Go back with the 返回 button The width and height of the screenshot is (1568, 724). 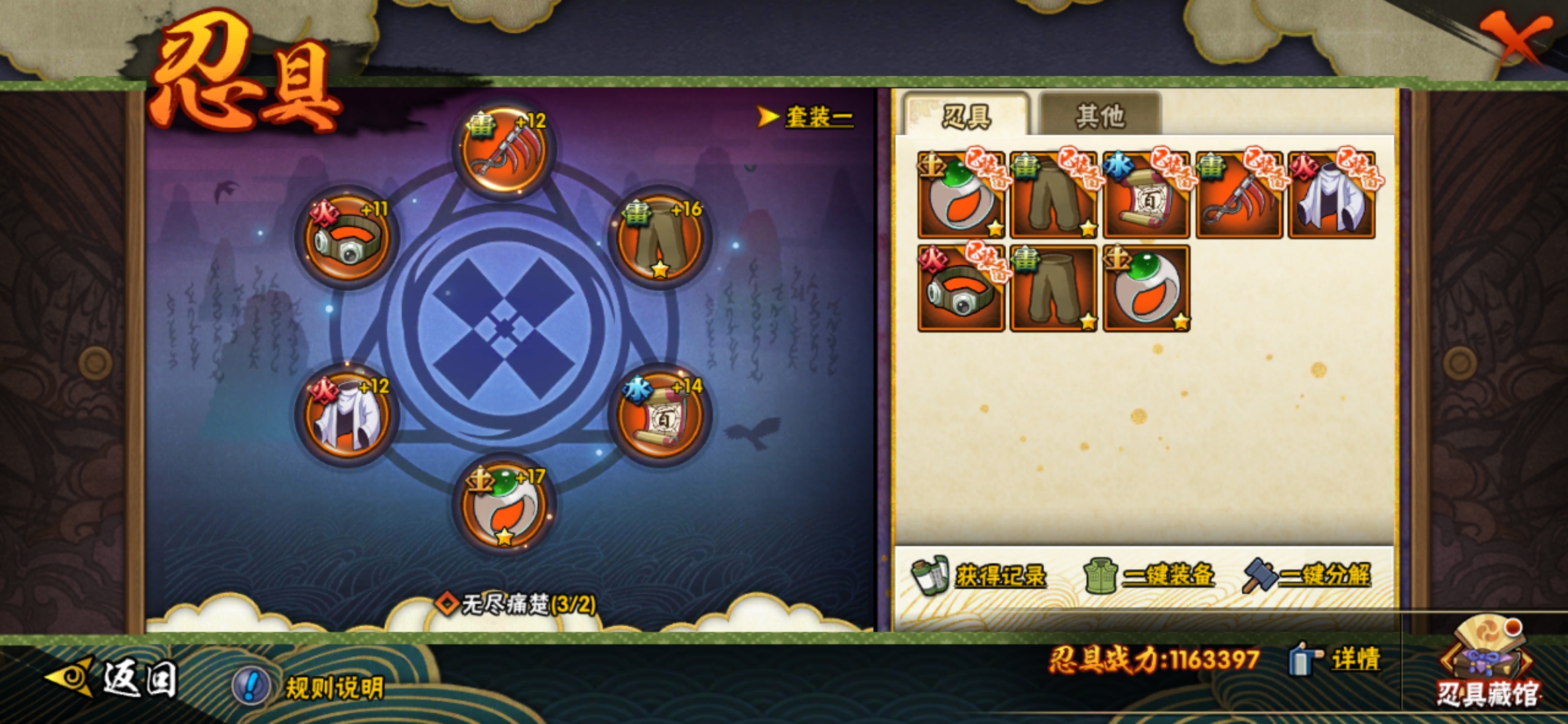point(113,677)
